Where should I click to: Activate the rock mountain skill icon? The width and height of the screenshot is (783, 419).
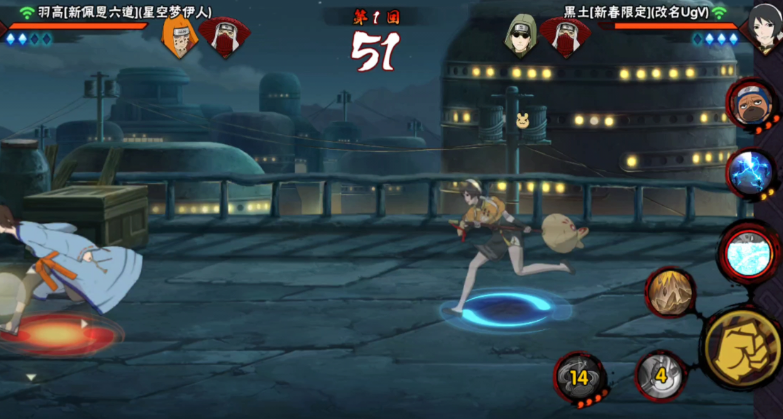pos(670,292)
